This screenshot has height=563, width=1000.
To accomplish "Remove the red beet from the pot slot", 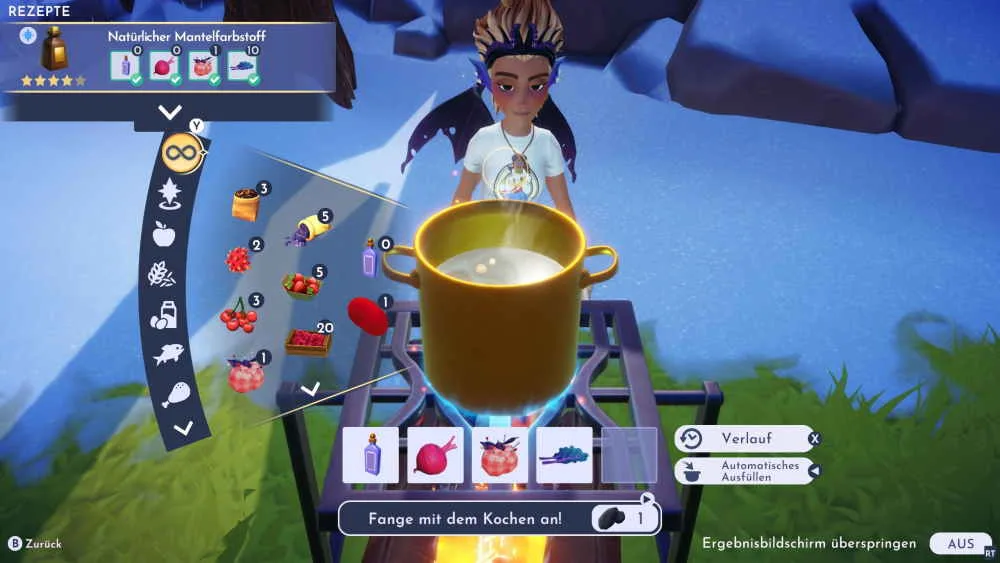I will (x=435, y=455).
